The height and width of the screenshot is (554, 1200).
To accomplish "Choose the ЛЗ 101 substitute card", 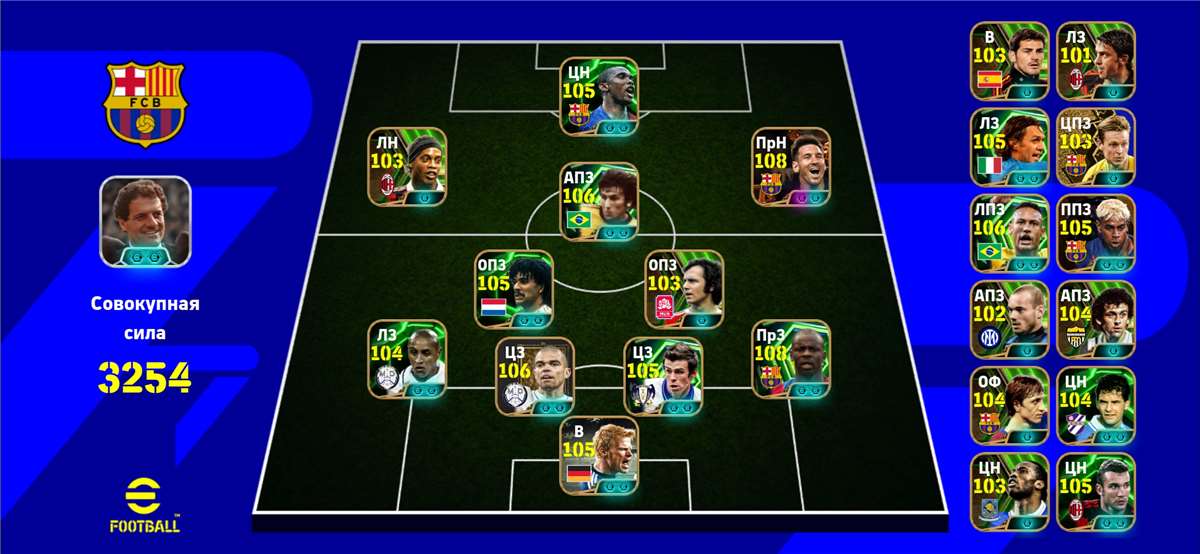I will 1096,62.
